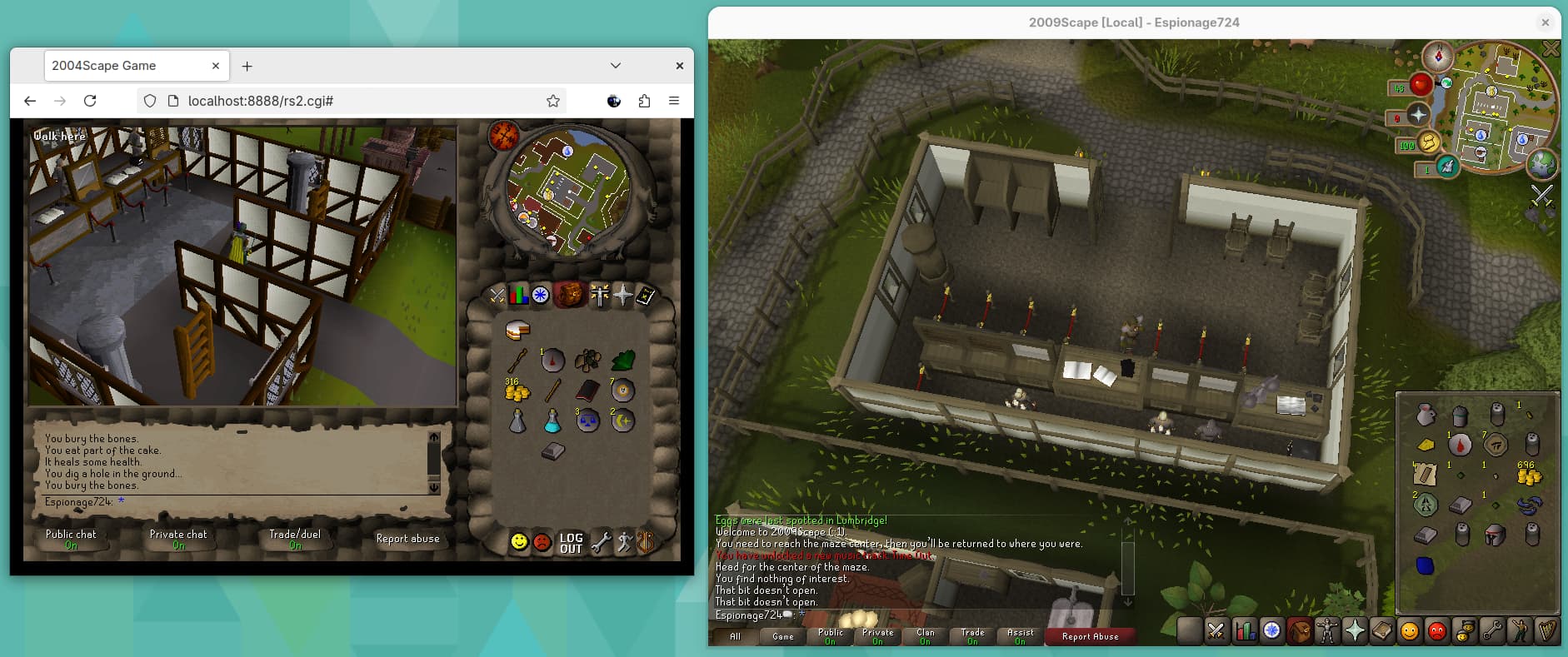1568x657 pixels.
Task: Select the cake slice in the inventory
Action: [x=517, y=331]
